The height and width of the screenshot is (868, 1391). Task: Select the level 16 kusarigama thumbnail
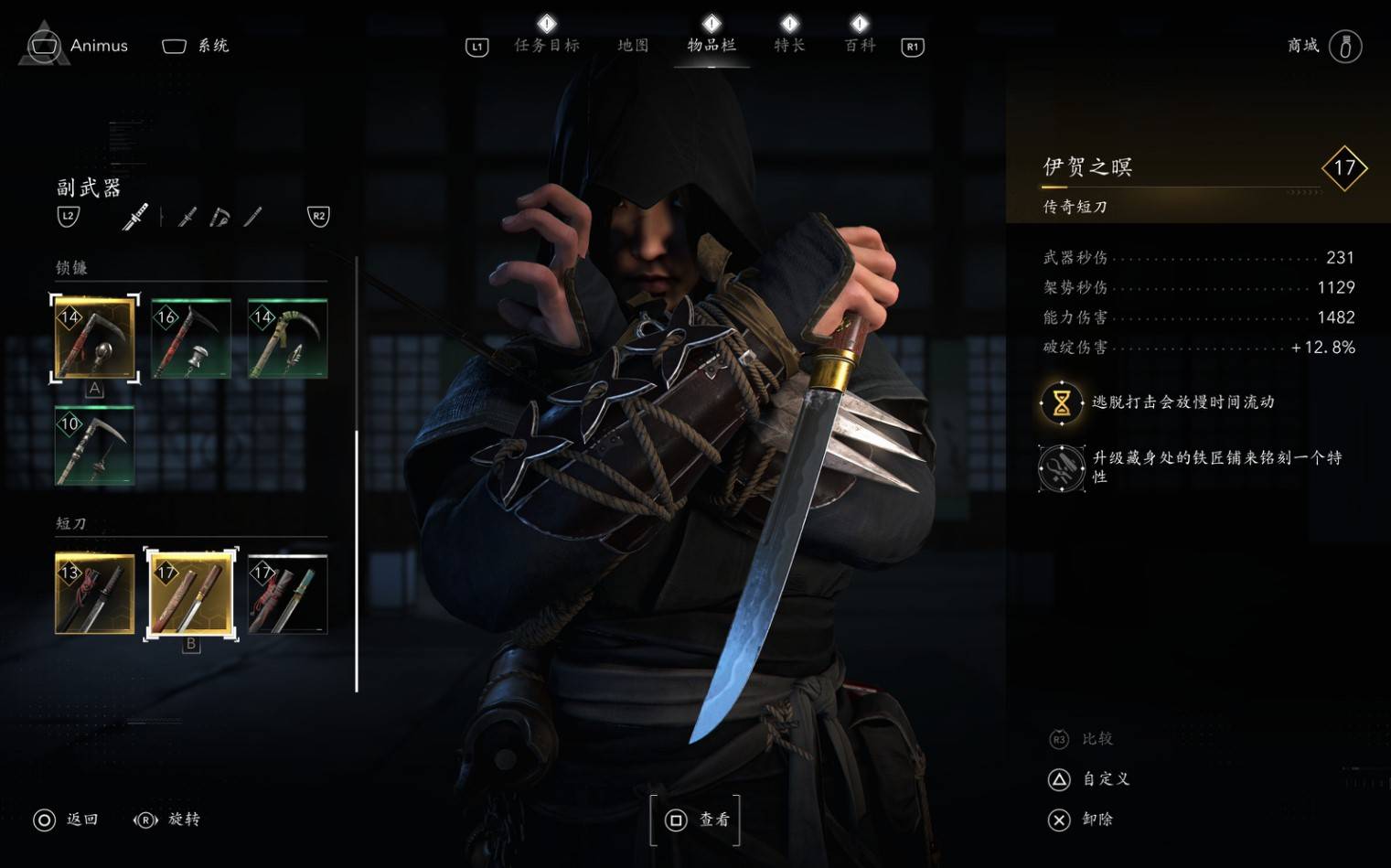190,337
